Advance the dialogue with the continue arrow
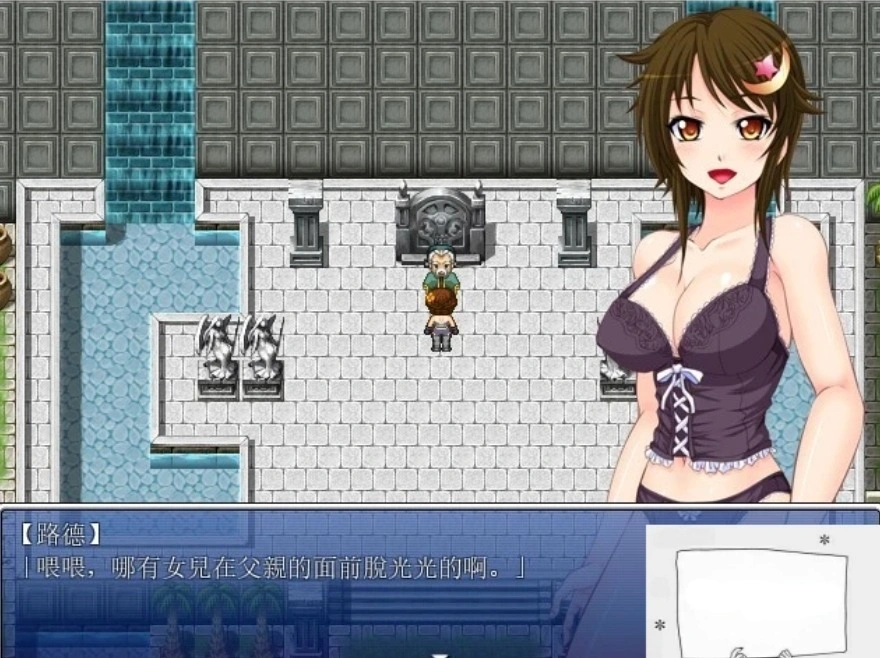Screen dimensions: 880x658 tap(440, 653)
